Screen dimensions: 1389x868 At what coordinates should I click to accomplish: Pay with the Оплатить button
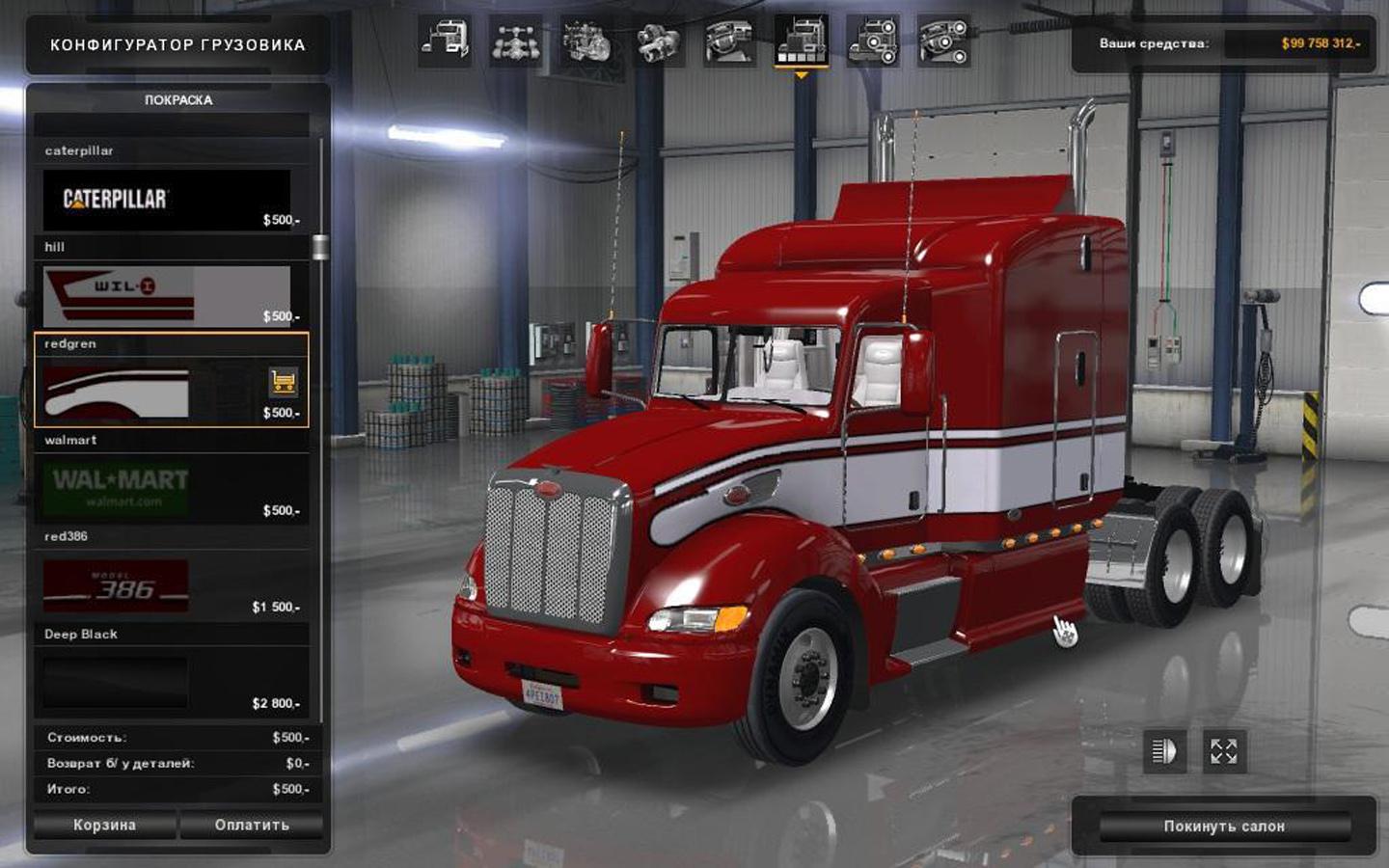click(x=252, y=826)
